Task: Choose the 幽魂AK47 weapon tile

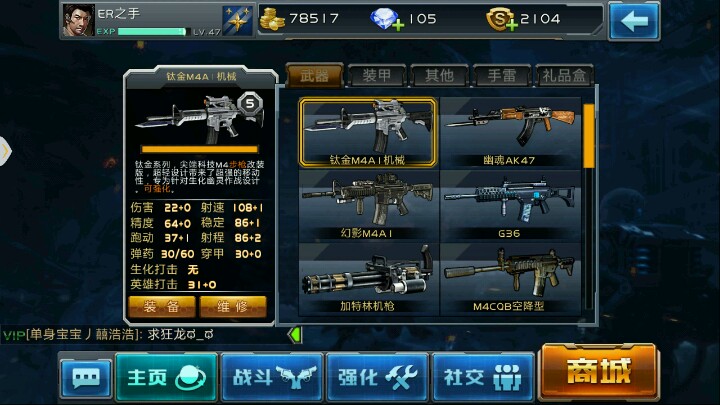Action: tap(510, 131)
